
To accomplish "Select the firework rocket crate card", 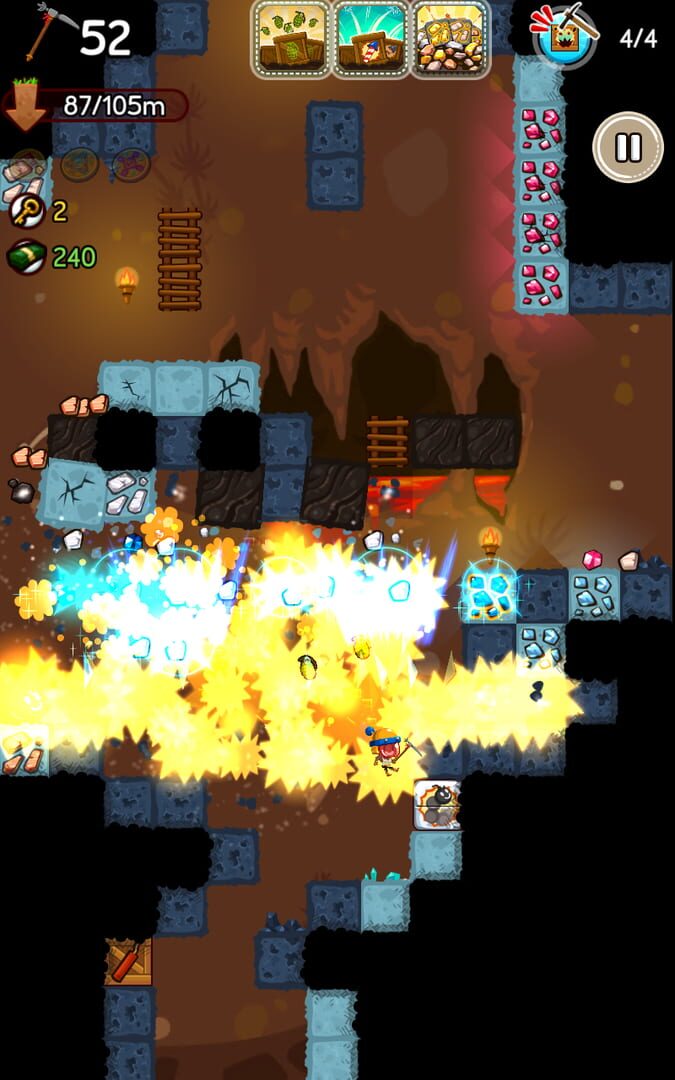I will pos(370,39).
